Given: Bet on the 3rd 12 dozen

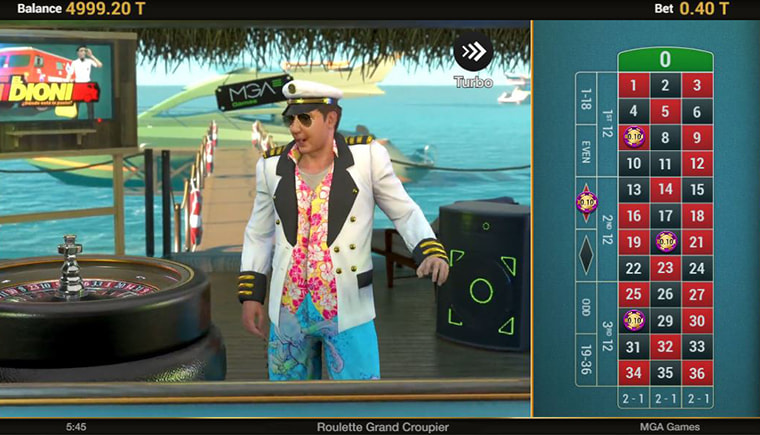Looking at the screenshot, I should (x=607, y=333).
